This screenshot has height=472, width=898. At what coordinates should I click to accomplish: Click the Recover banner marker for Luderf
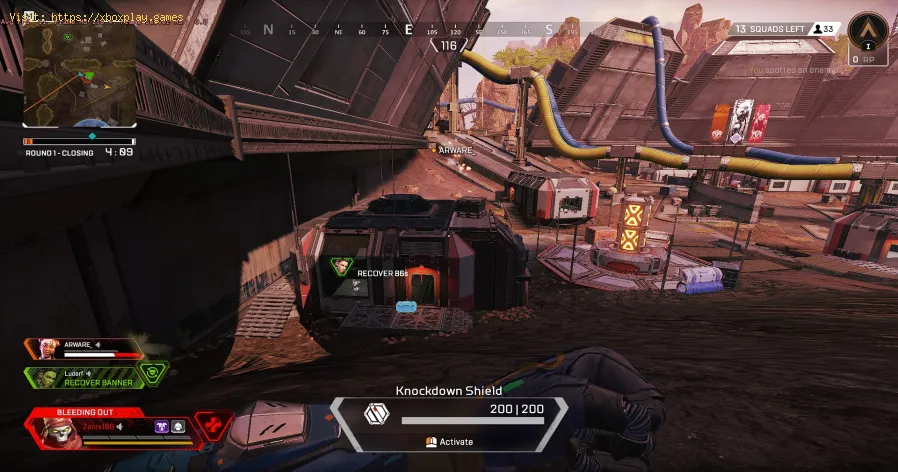[x=343, y=268]
